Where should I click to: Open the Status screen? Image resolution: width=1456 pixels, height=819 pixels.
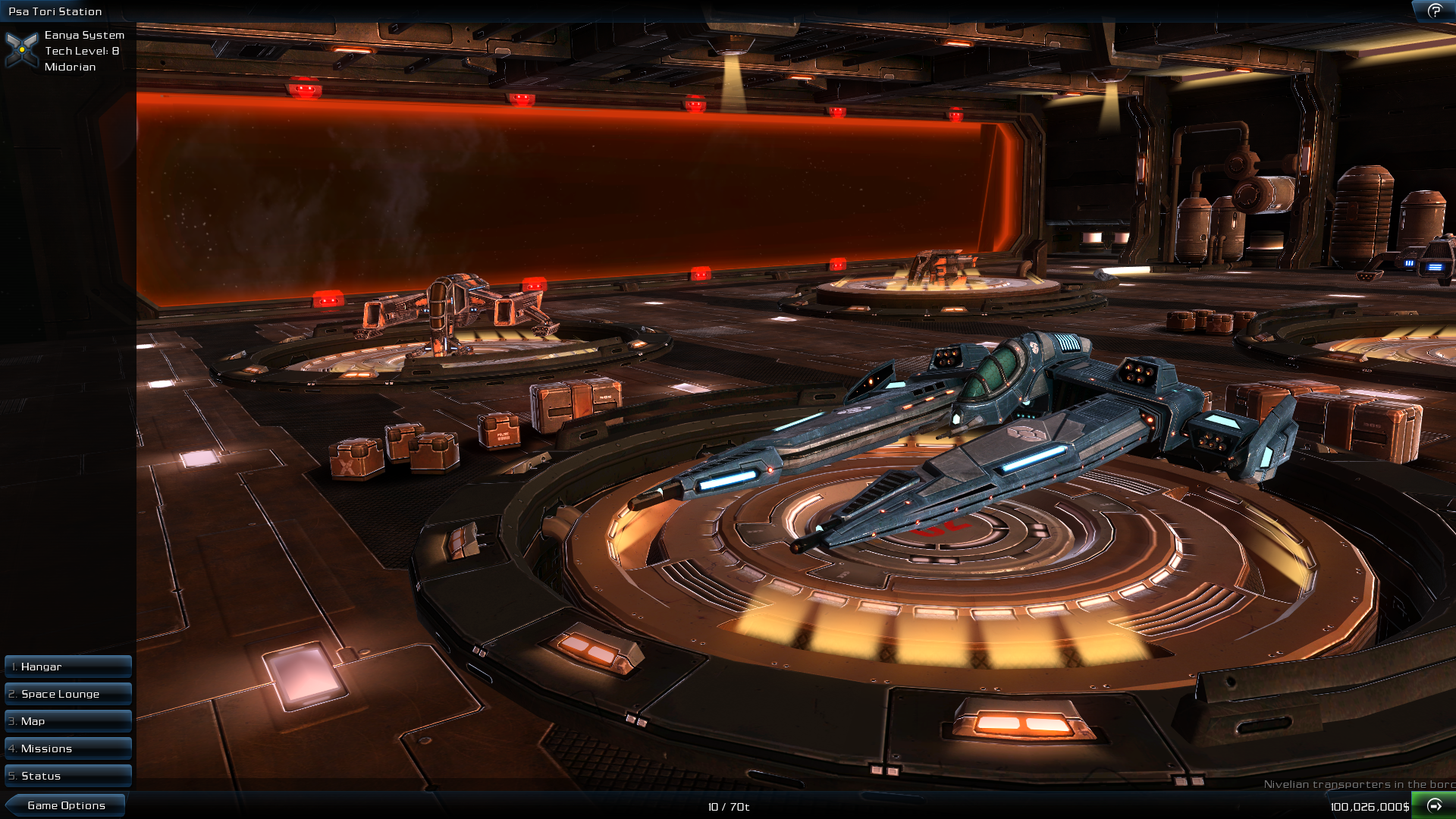(x=67, y=776)
